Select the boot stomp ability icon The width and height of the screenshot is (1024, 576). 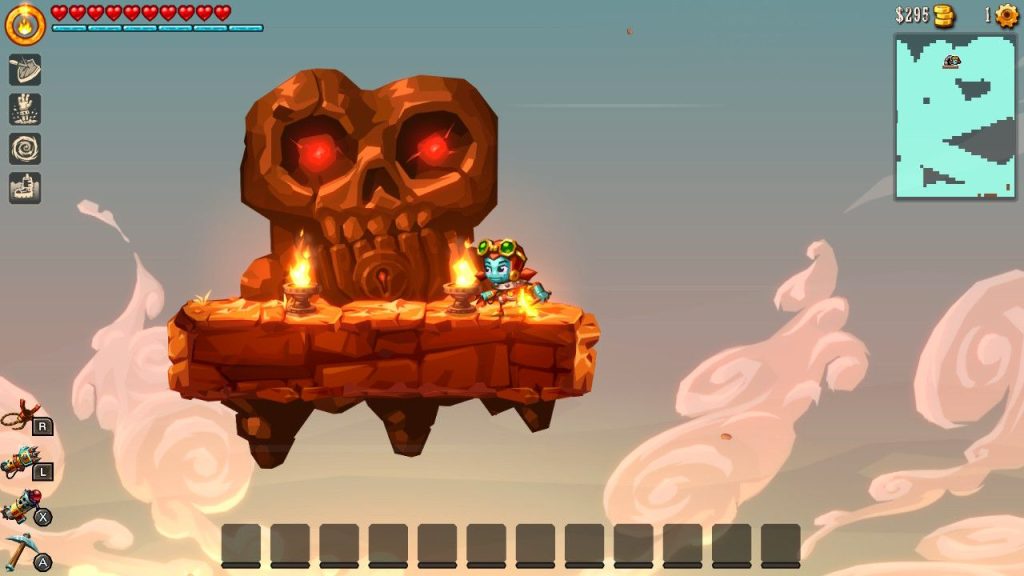25,187
